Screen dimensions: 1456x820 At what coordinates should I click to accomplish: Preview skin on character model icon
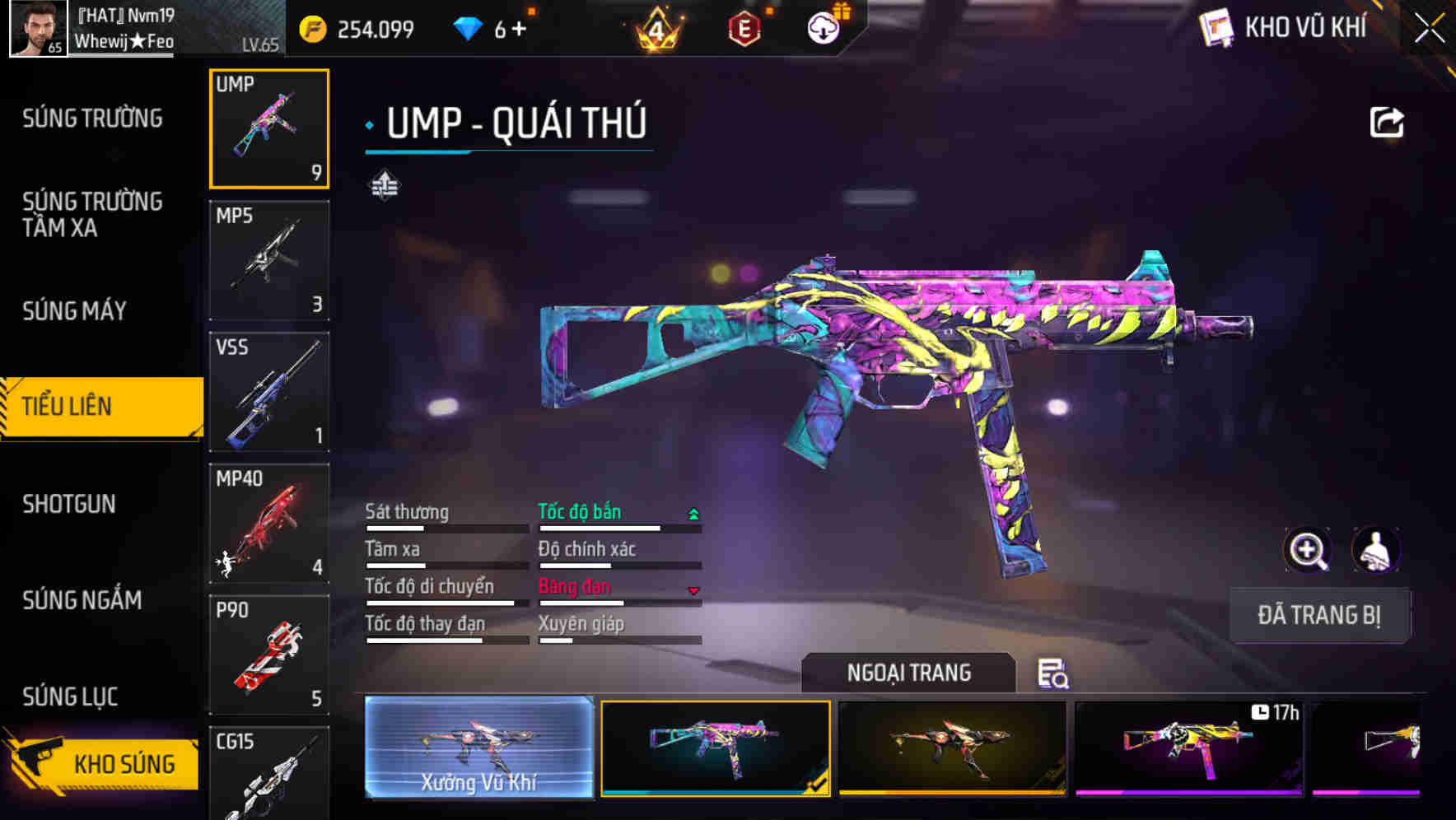pos(1375,550)
